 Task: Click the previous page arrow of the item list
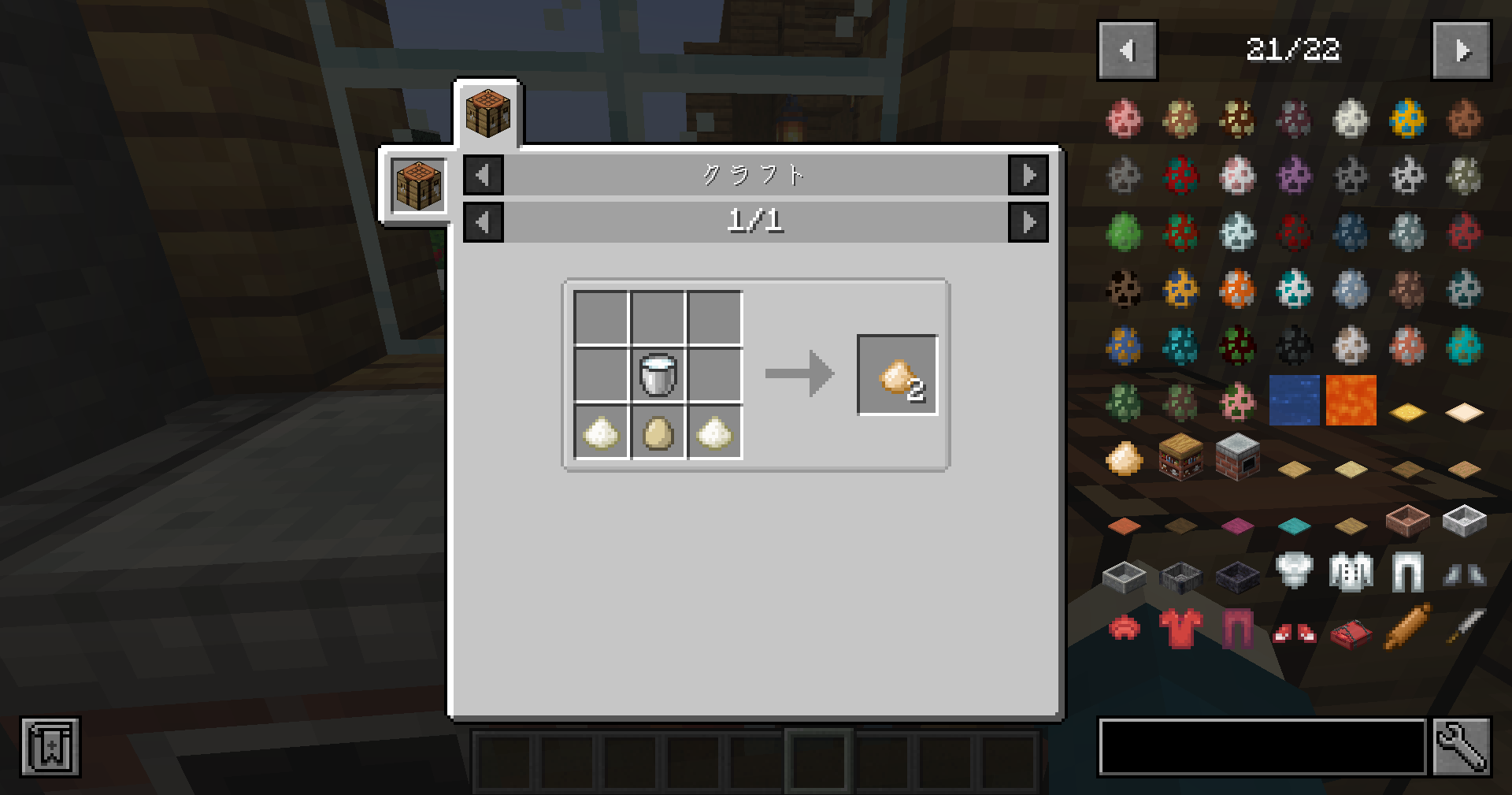1126,52
